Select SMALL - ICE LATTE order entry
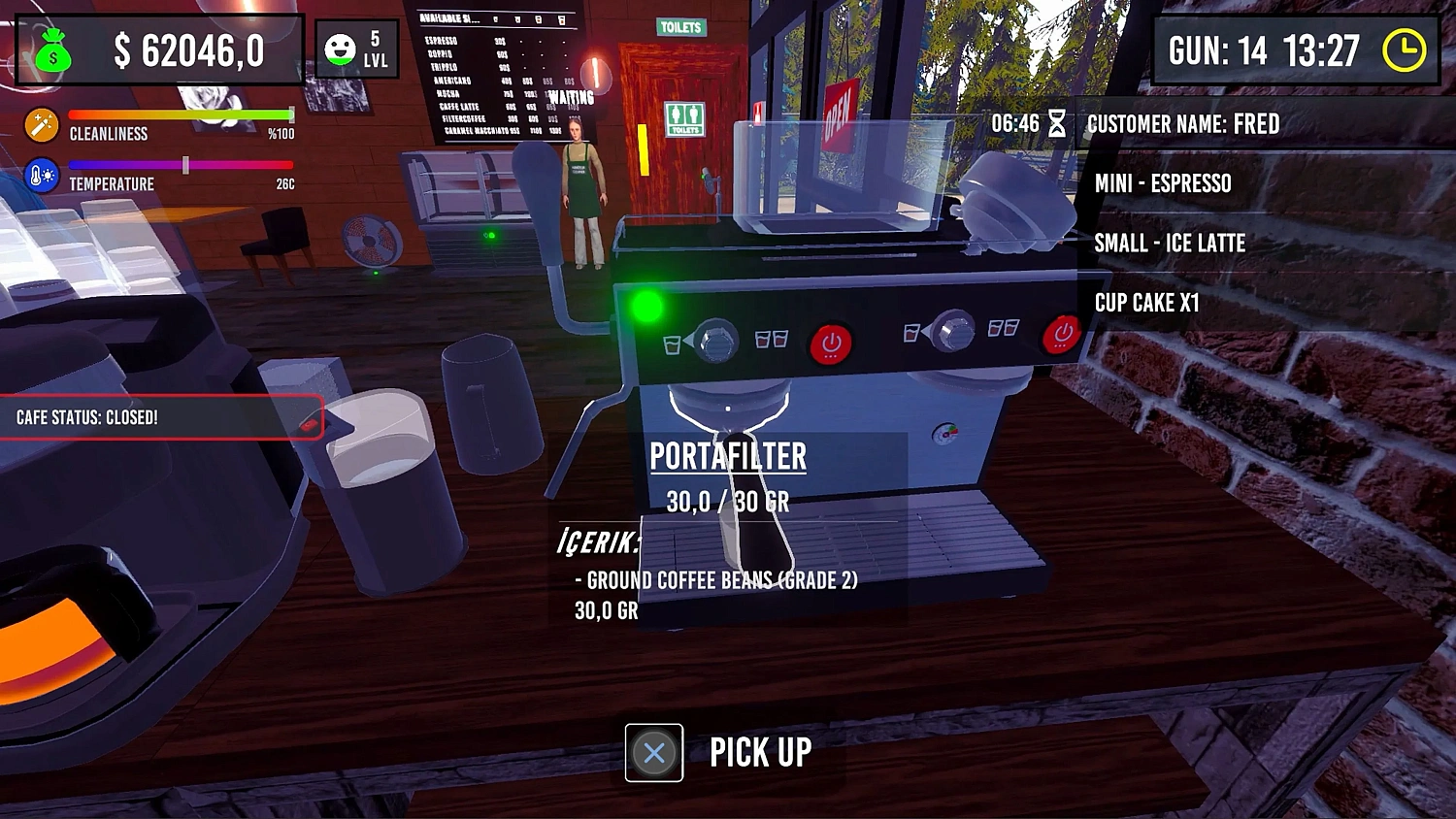This screenshot has width=1456, height=819. [1170, 244]
